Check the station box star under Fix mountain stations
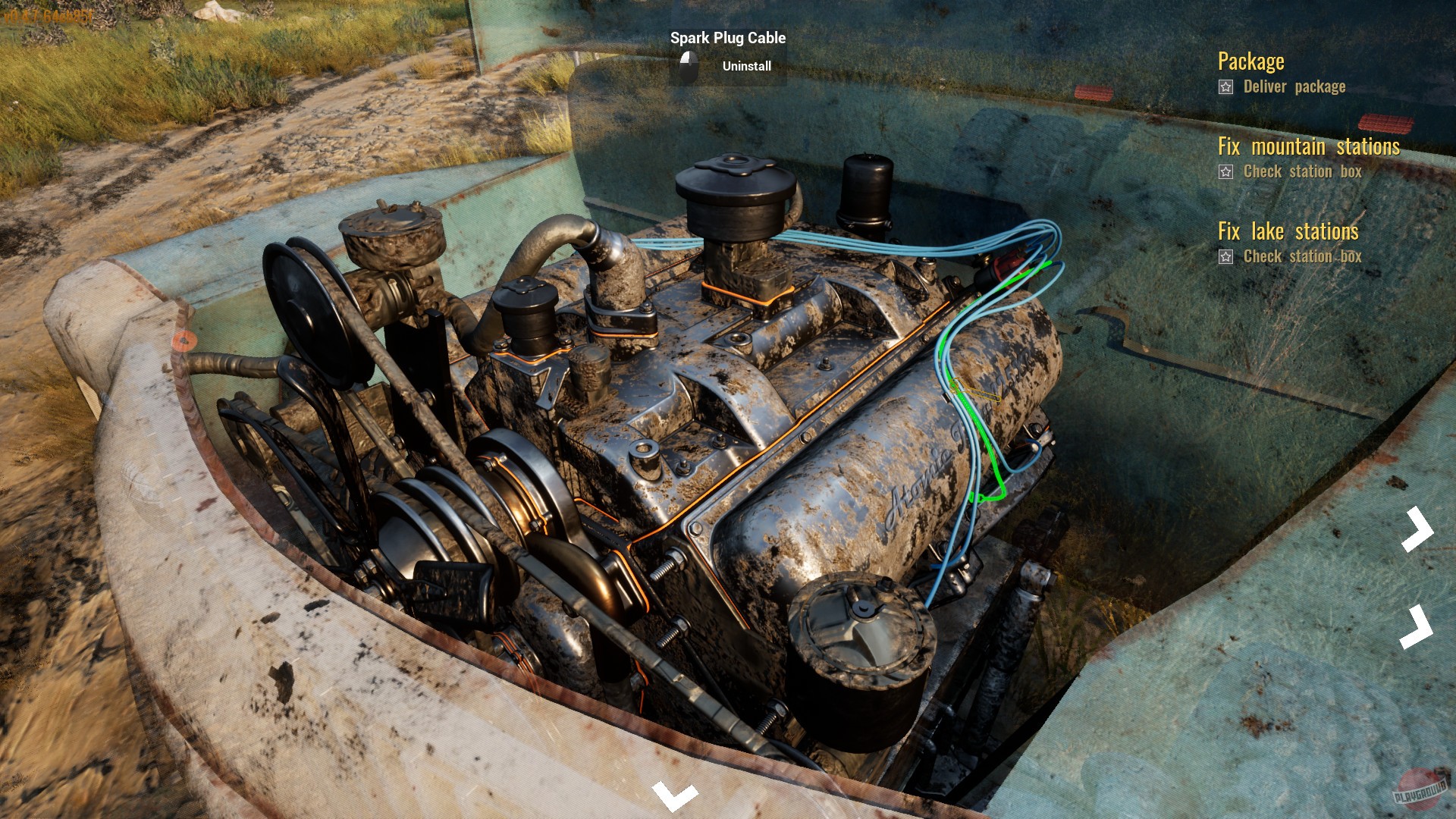Image resolution: width=1456 pixels, height=819 pixels. tap(1225, 172)
